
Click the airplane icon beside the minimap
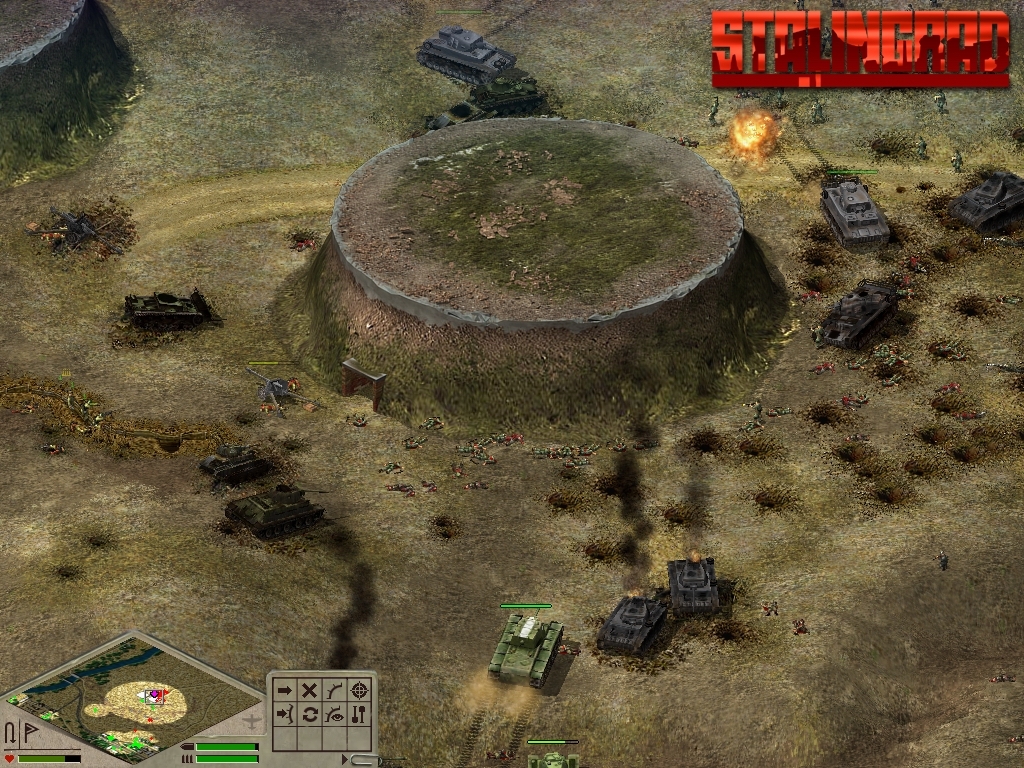[253, 719]
